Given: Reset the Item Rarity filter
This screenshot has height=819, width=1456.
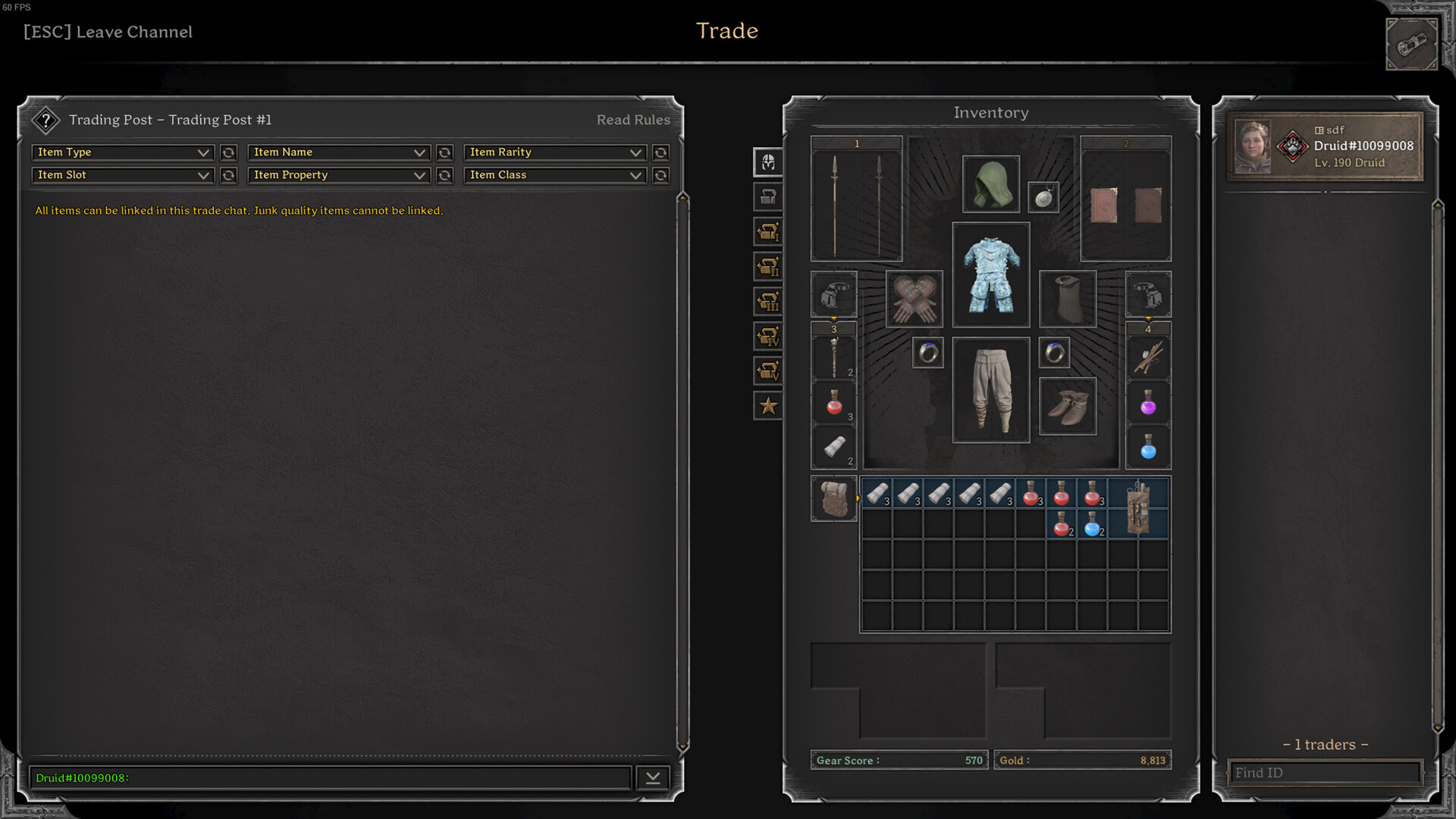Looking at the screenshot, I should pos(661,152).
